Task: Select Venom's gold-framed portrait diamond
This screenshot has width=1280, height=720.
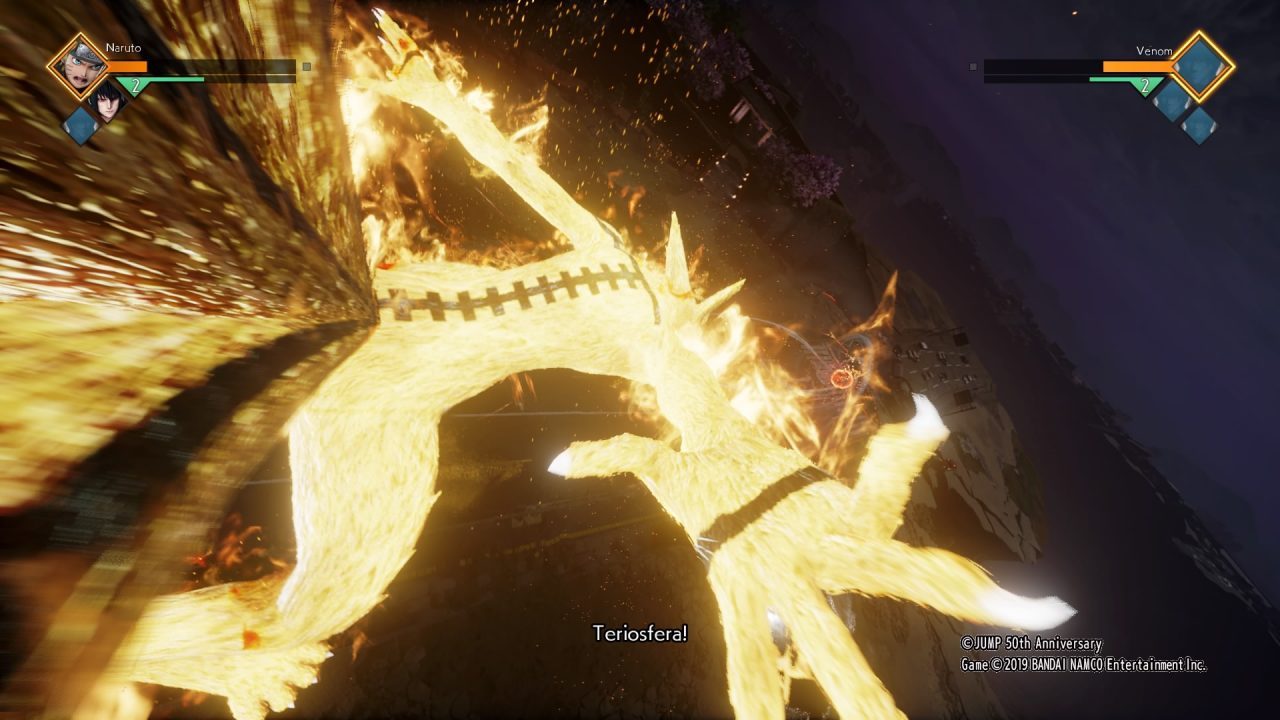Action: [x=1203, y=66]
